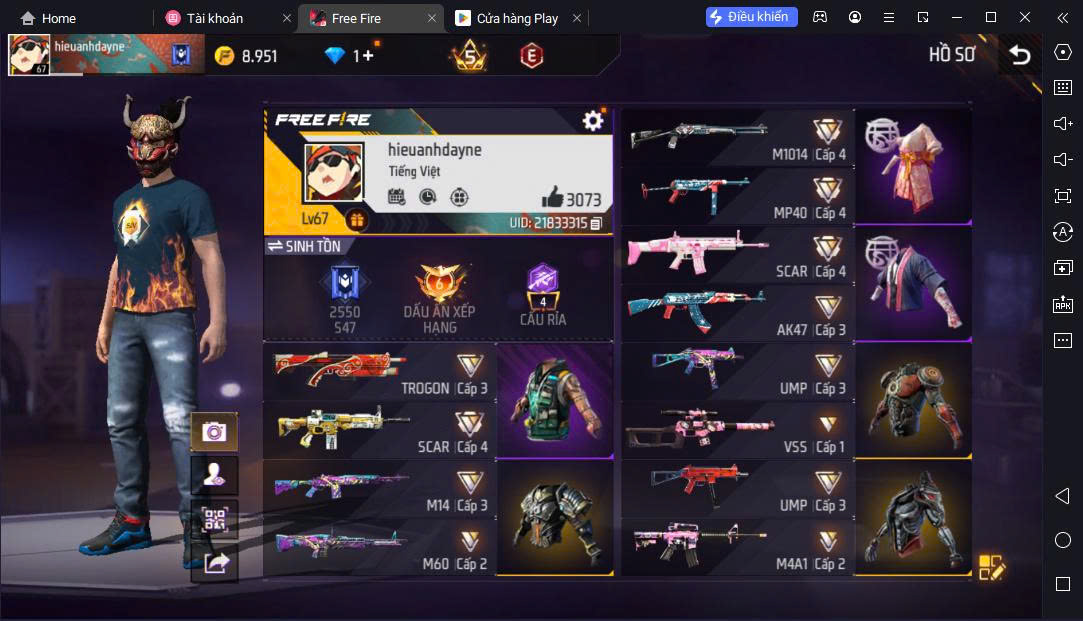Select the TROGON weapon skin row

pos(380,372)
